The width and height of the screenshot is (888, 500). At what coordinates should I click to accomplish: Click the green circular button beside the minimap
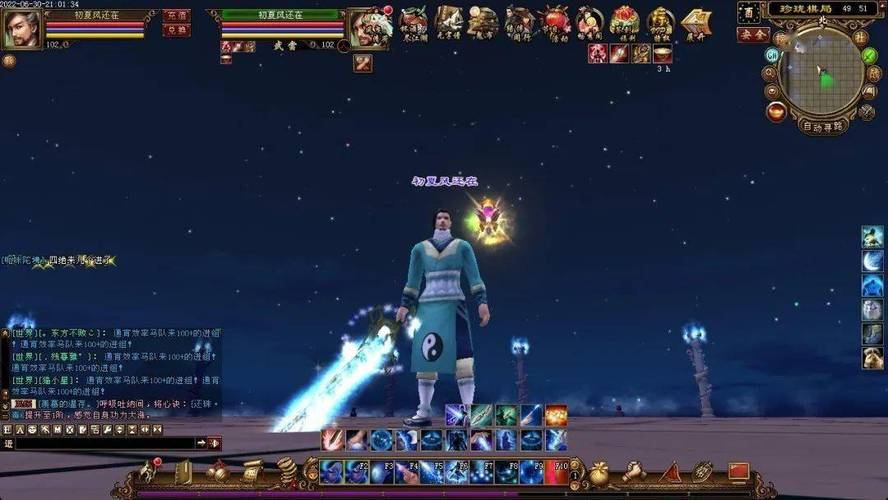coord(869,55)
